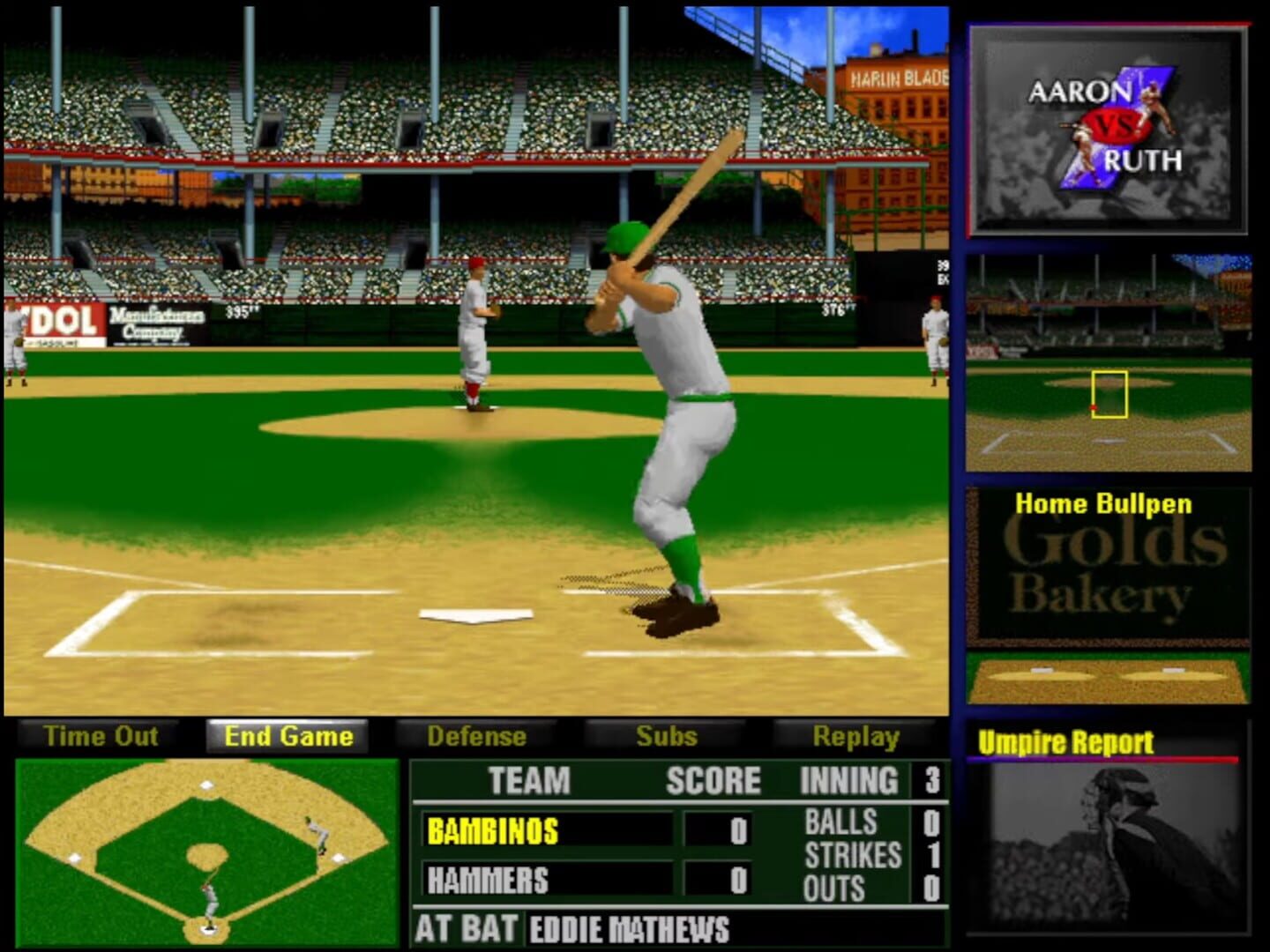Click EDDIE MATHEWS batter name
The image size is (1270, 952).
[626, 930]
